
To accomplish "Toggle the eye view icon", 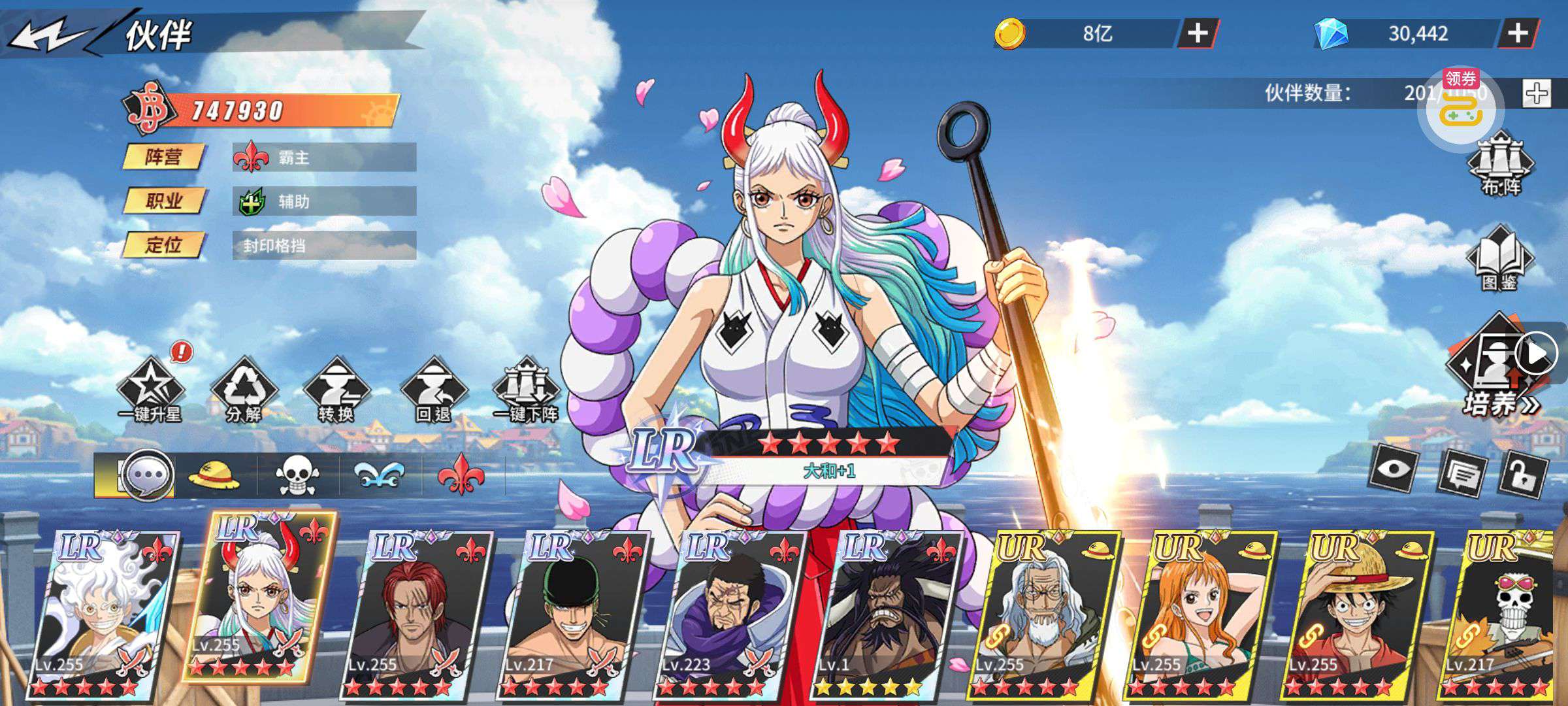I will tap(1394, 469).
